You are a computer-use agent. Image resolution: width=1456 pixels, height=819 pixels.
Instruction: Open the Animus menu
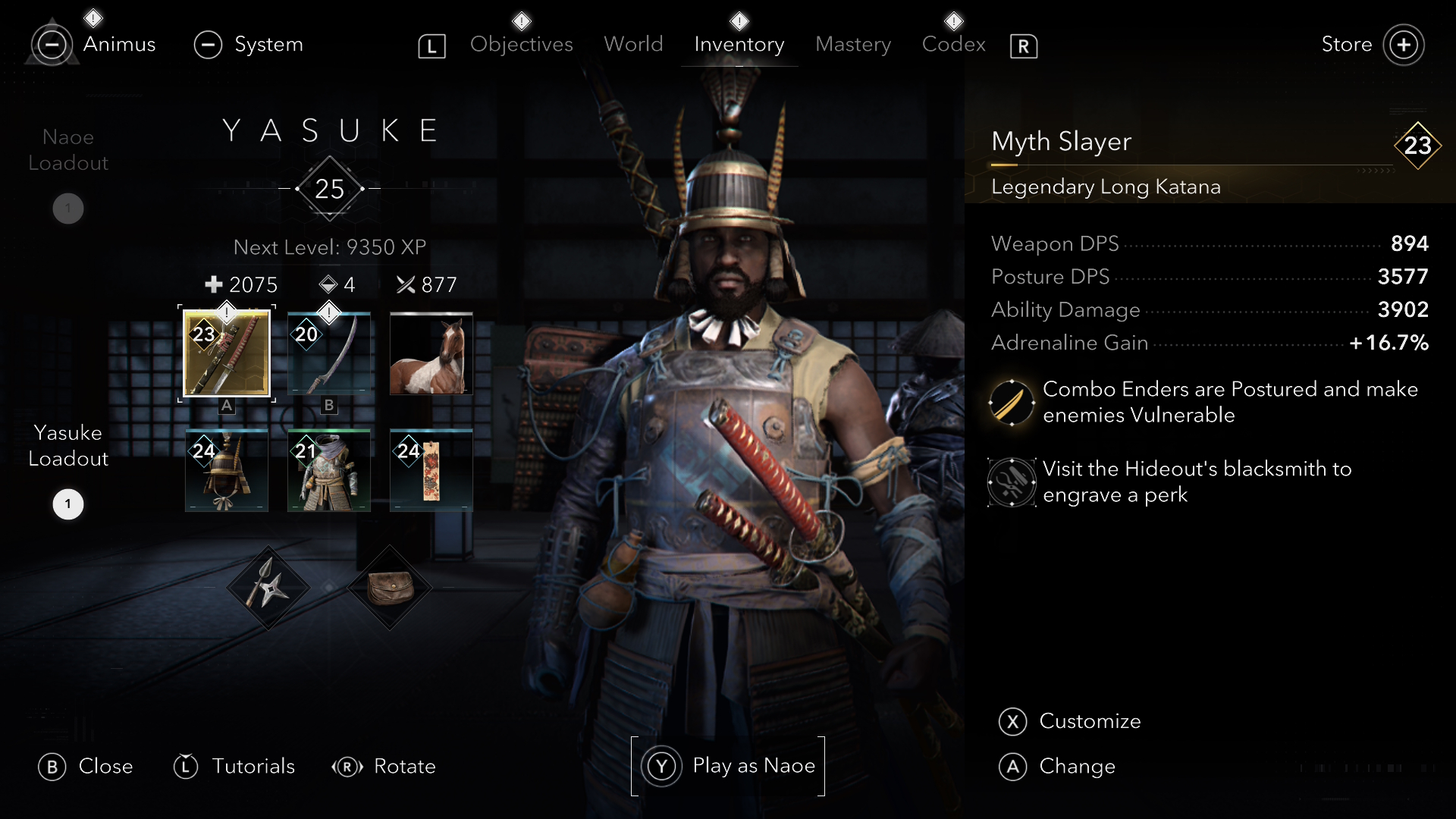[119, 45]
